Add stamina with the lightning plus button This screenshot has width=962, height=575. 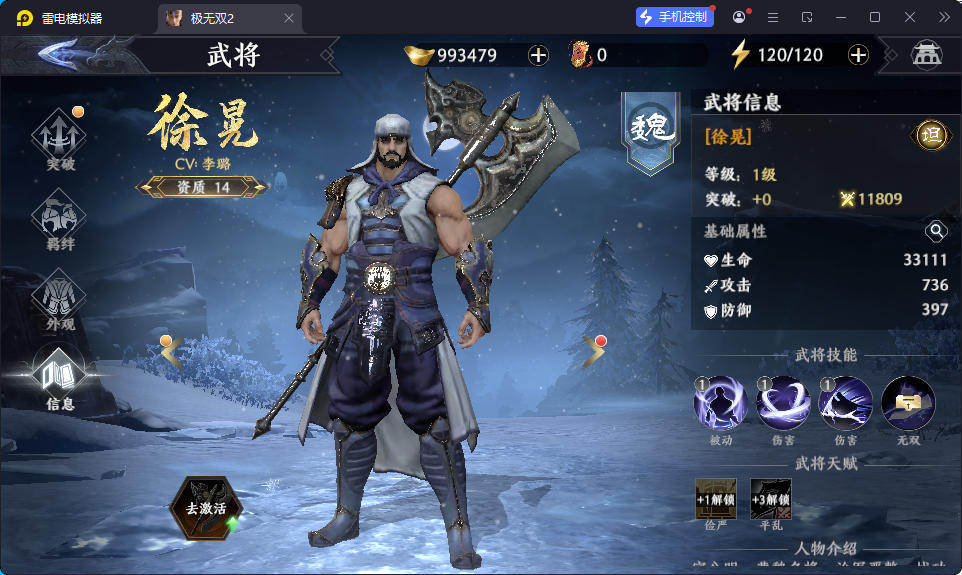coord(858,55)
